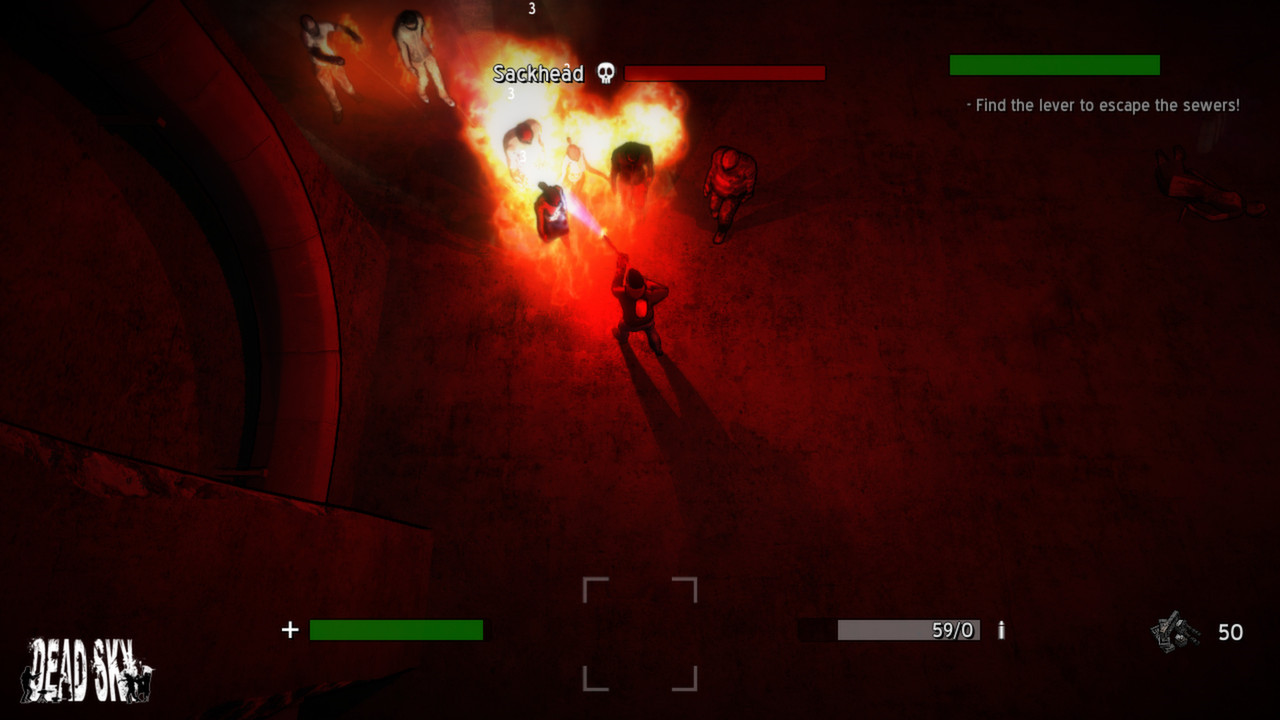Select the bullet icon next to ammo bar
Screen dimensions: 1280x720
coord(1001,630)
